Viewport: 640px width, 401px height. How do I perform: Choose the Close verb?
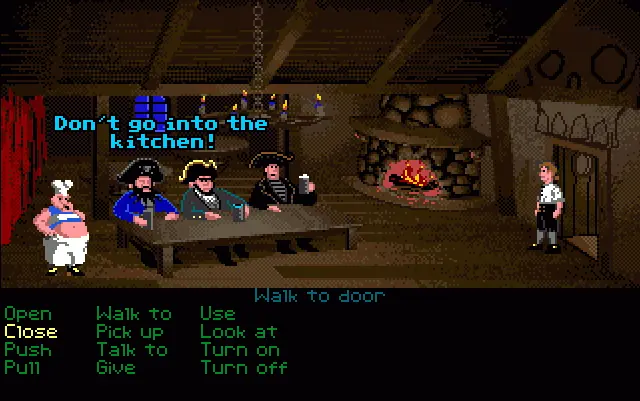click(x=31, y=332)
